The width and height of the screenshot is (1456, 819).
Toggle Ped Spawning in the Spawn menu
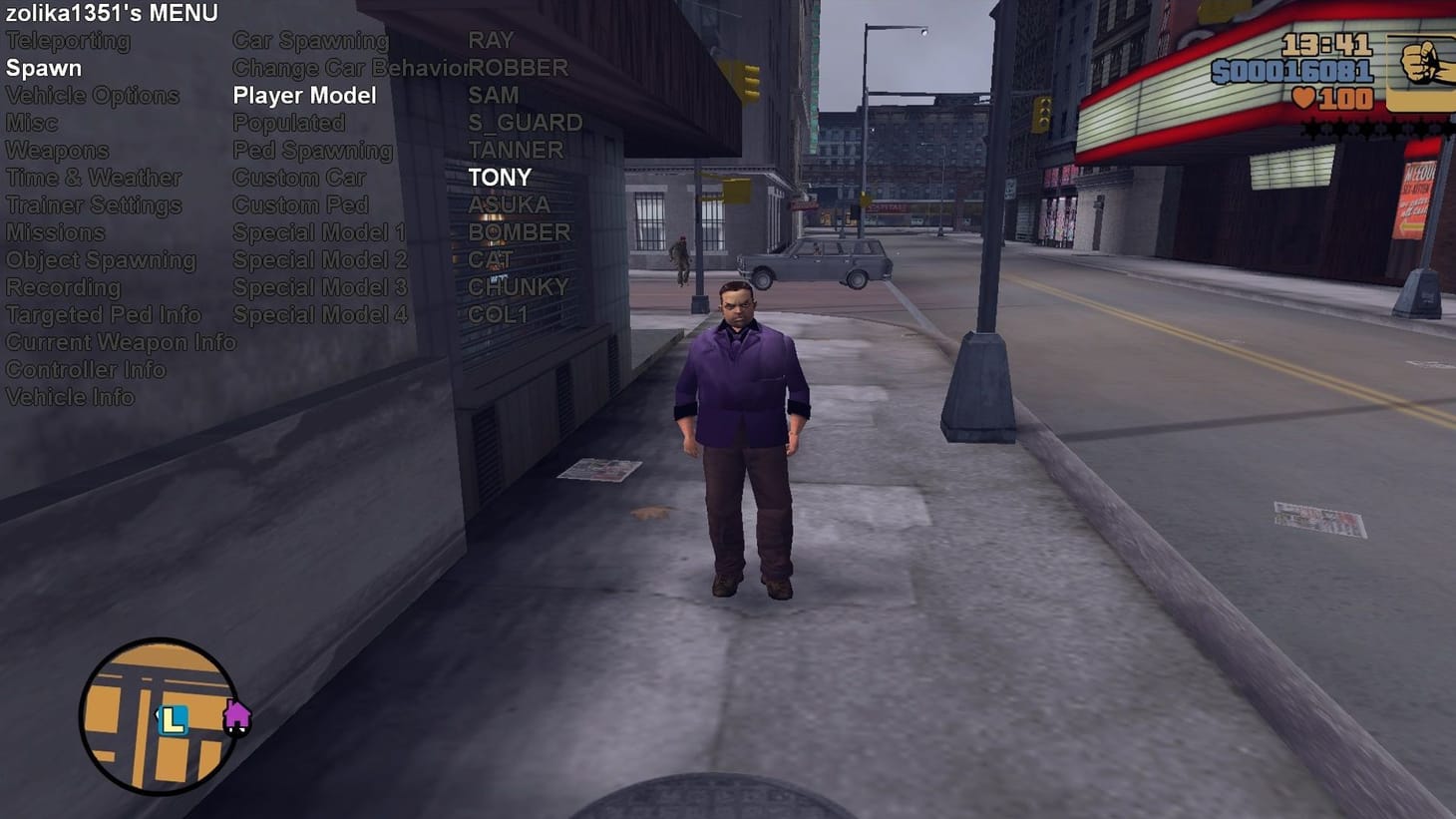(312, 151)
